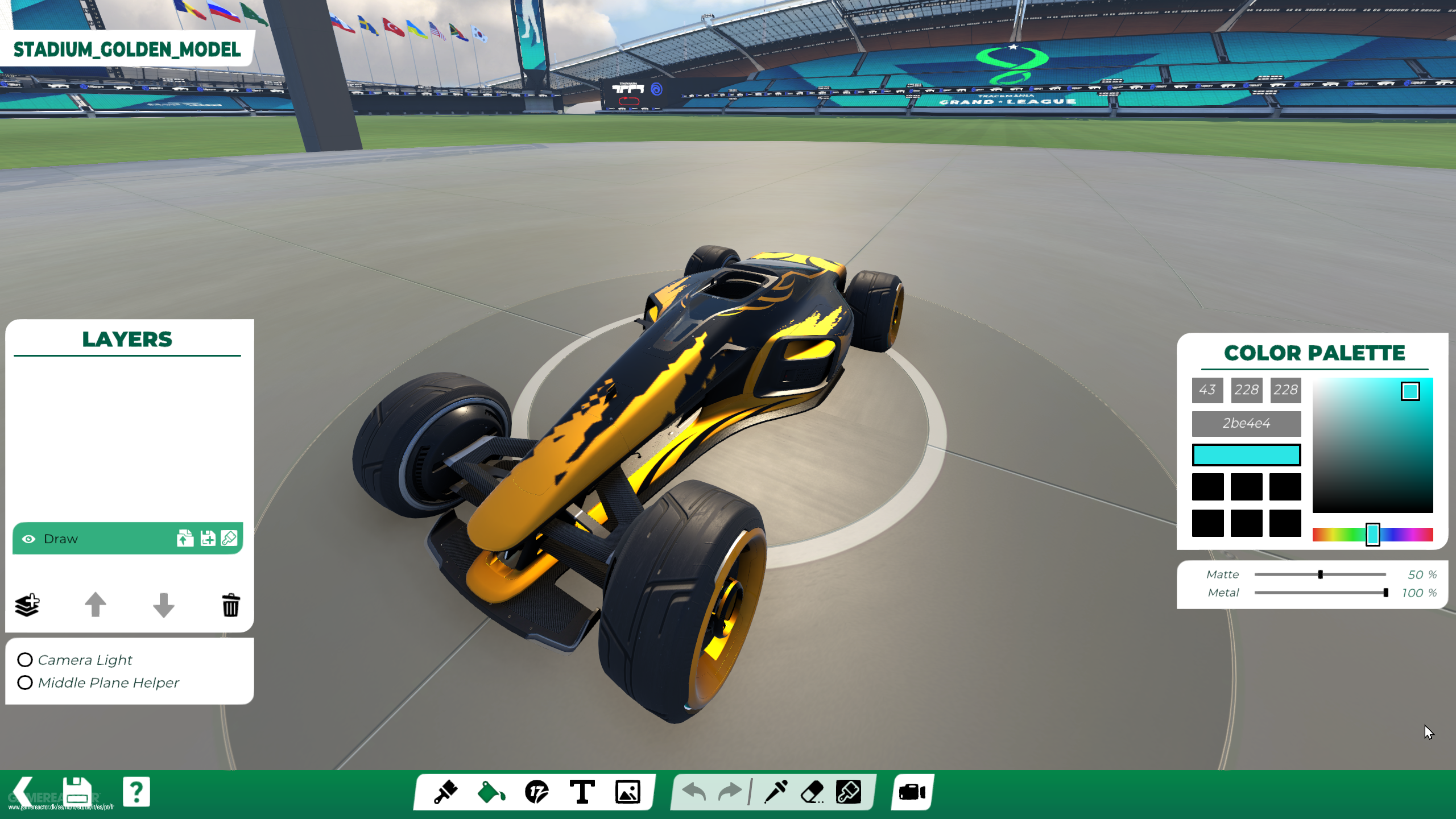
Task: Enable the Camera Light option
Action: click(x=25, y=660)
